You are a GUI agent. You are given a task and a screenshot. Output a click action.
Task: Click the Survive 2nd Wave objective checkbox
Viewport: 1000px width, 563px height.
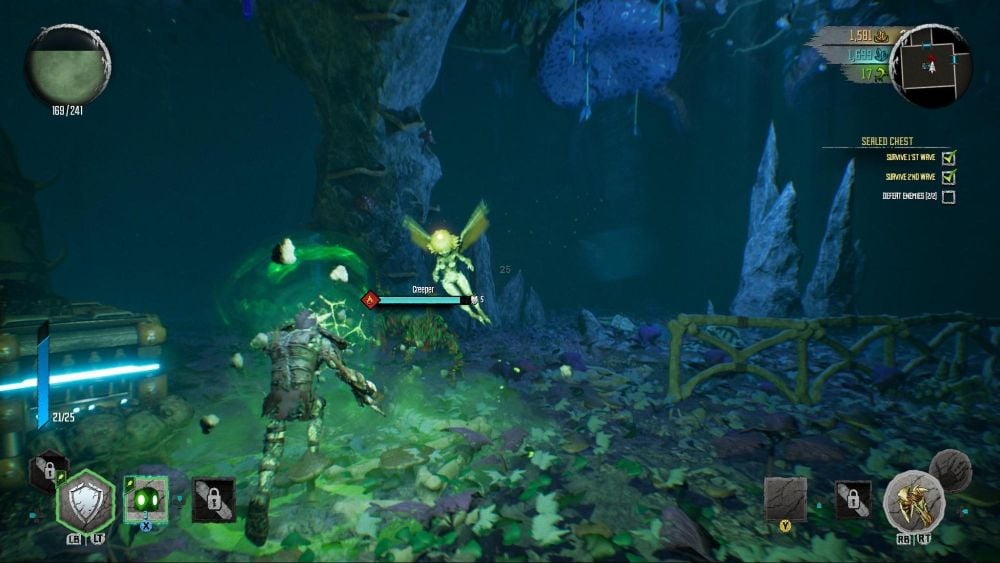(x=949, y=177)
